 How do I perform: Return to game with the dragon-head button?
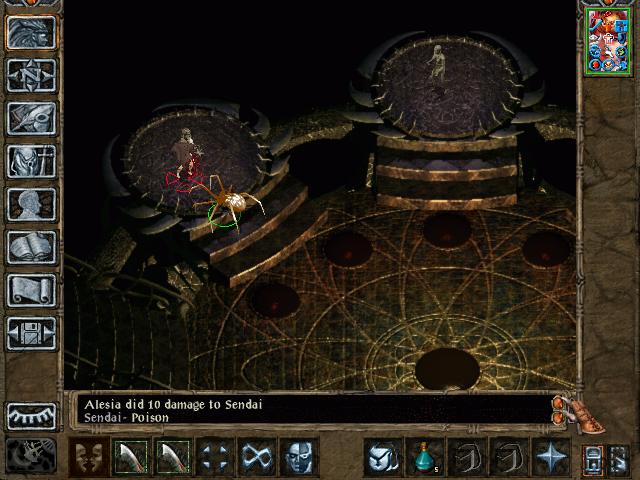pos(31,32)
